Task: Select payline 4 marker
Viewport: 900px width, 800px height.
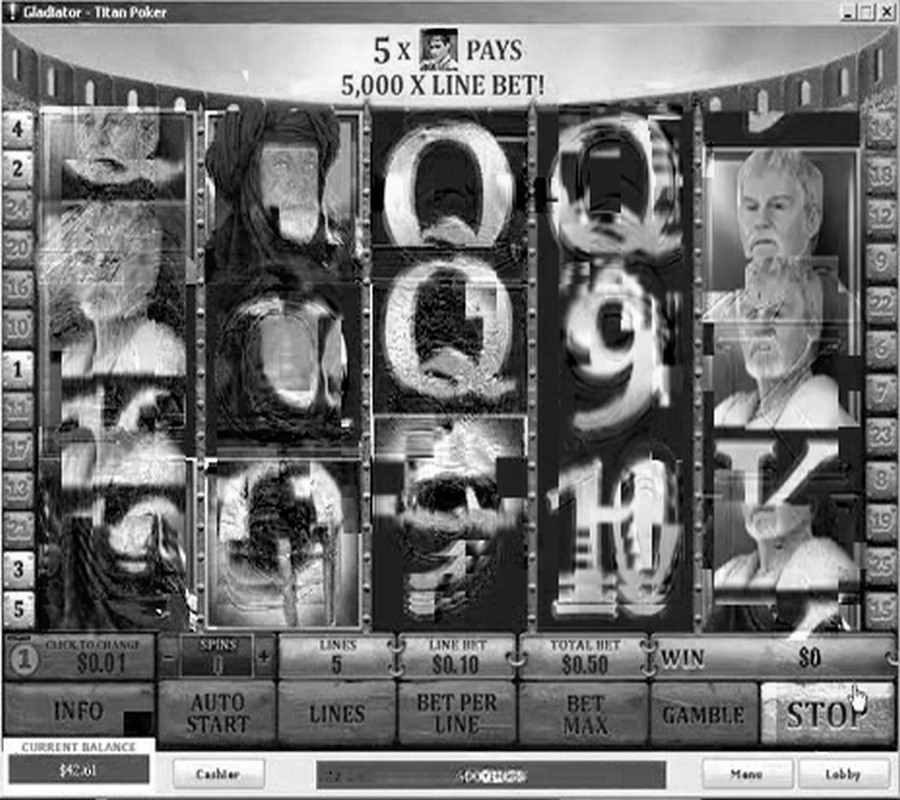Action: (x=18, y=127)
